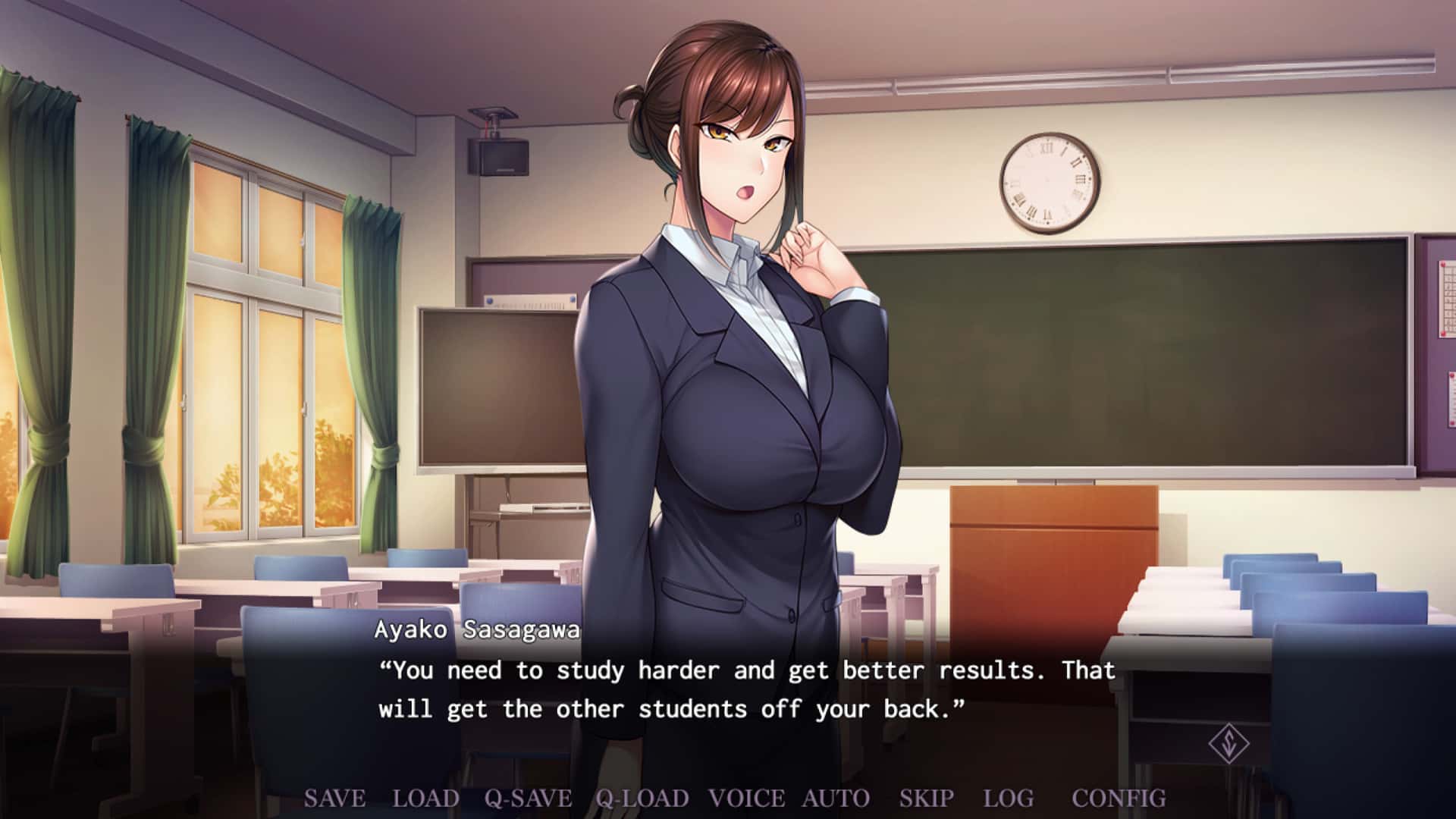Open the SAVE menu
This screenshot has width=1456, height=819.
[x=334, y=799]
